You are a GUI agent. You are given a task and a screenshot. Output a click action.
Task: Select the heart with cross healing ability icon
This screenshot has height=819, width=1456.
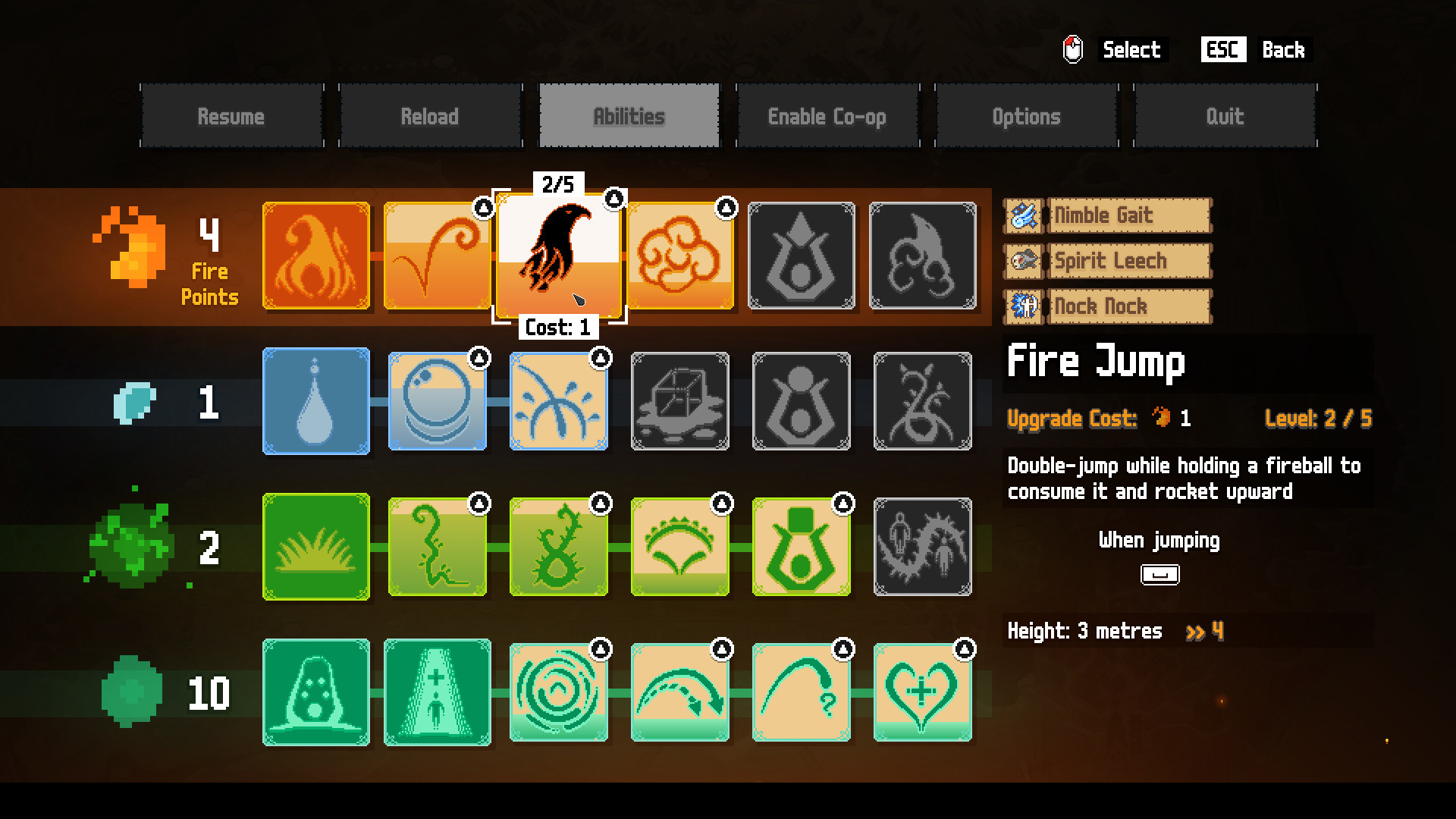[922, 692]
